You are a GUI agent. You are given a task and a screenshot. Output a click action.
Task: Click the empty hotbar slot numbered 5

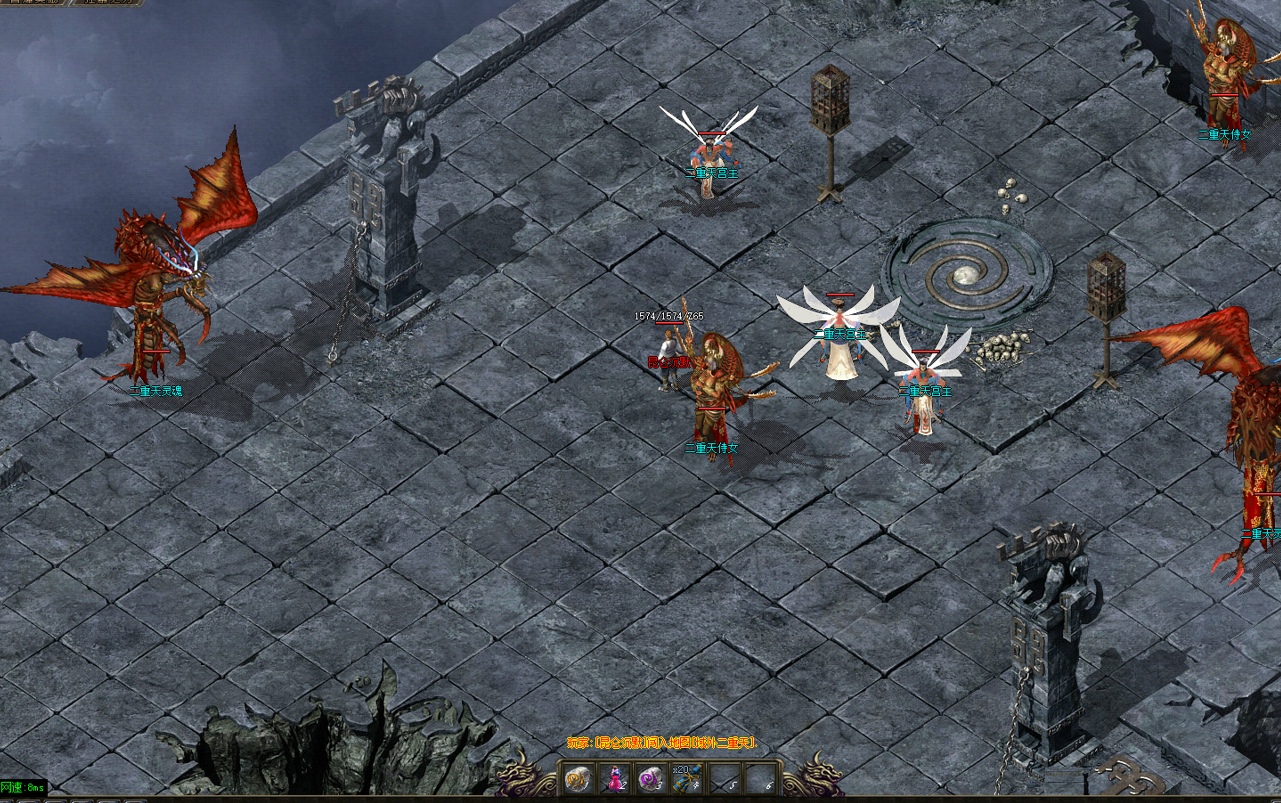point(725,778)
